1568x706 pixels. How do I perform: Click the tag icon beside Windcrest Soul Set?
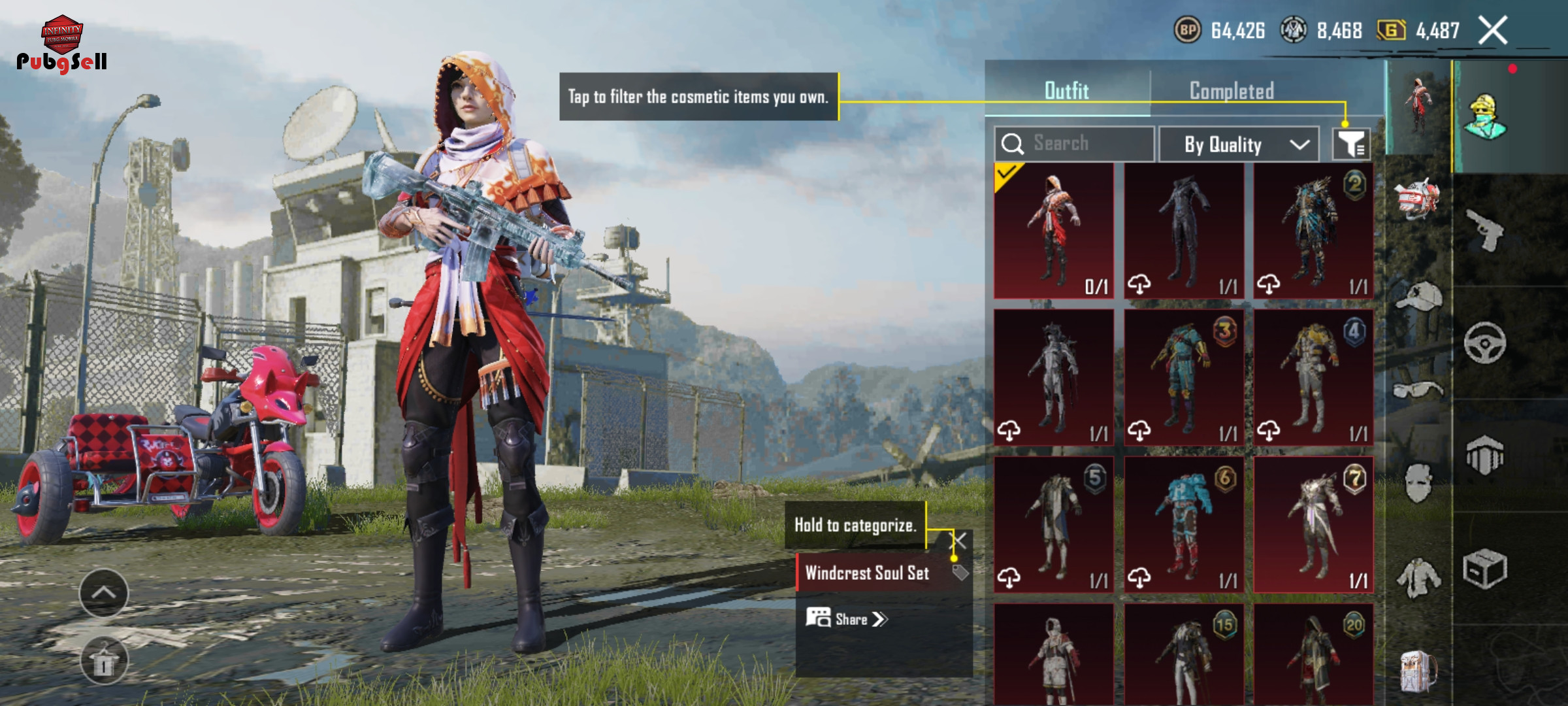(960, 573)
